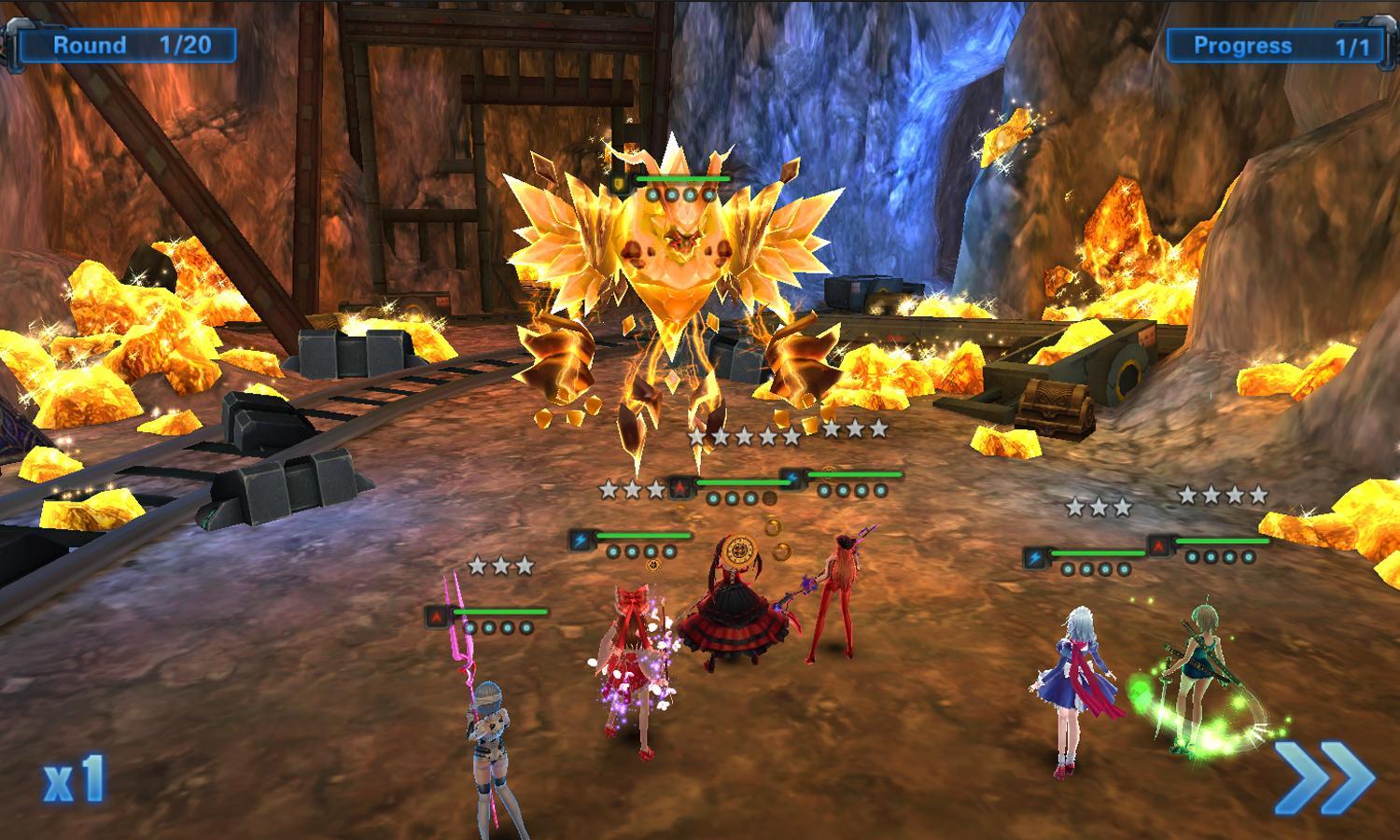Tap blue lightning icon beside center ally's health bar
This screenshot has height=840, width=1400.
point(581,539)
